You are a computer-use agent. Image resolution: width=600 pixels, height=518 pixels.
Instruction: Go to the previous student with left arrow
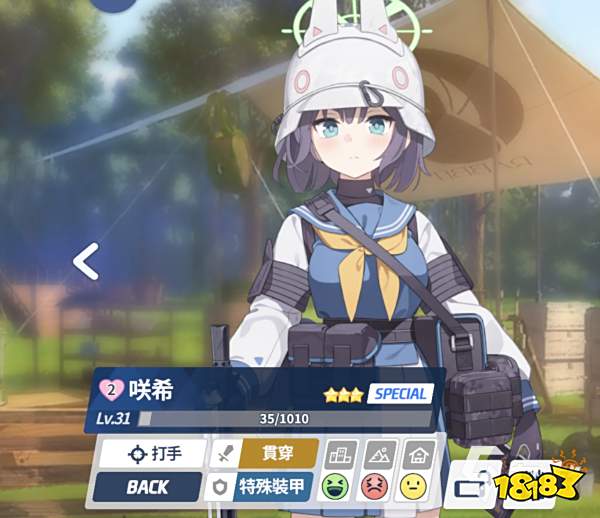(86, 263)
